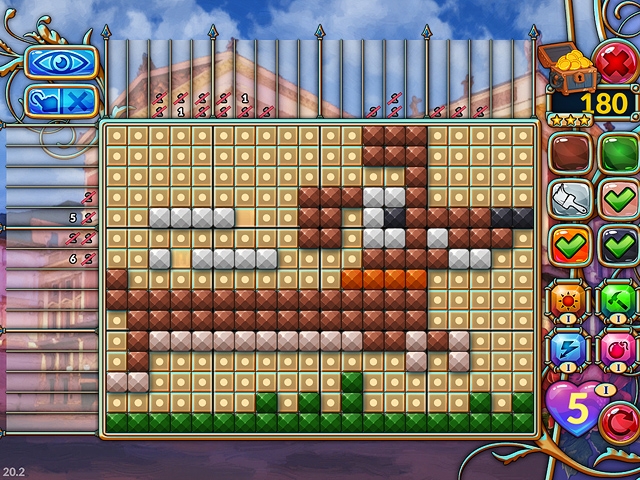Viewport: 640px width, 480px height.
Task: Toggle the blue eye preview button
Action: tap(61, 61)
